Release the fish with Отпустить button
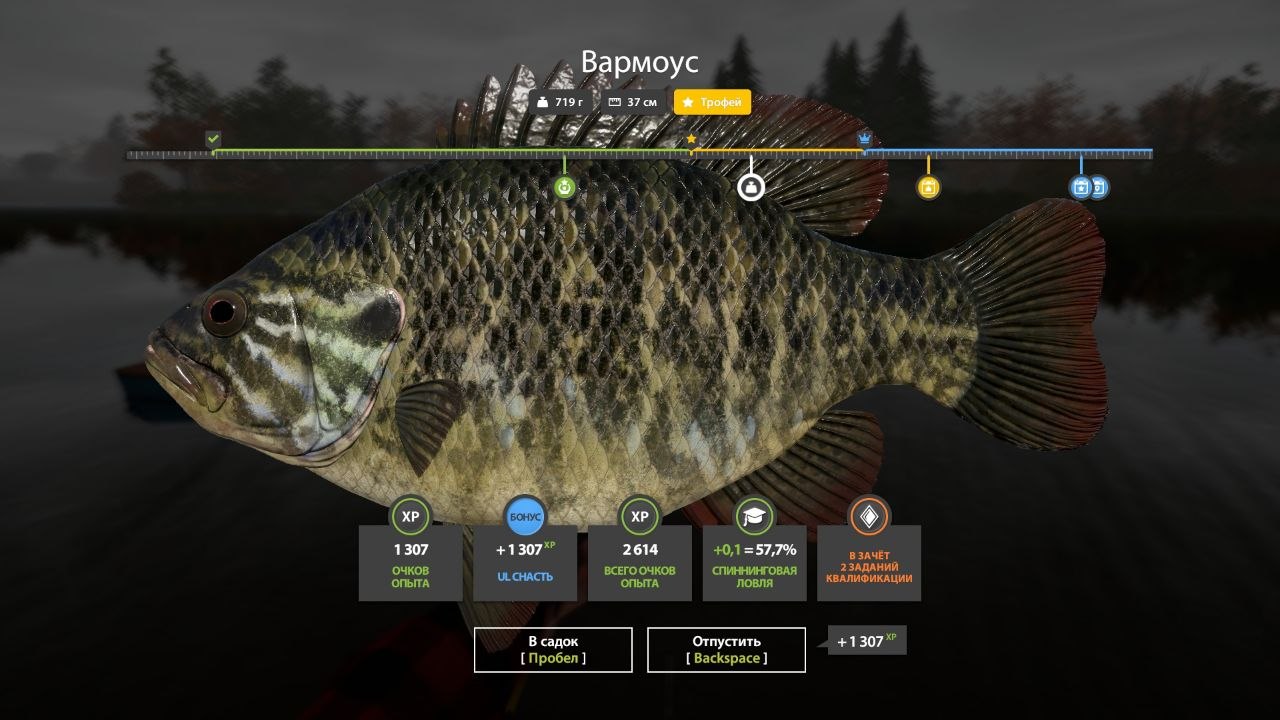 pyautogui.click(x=726, y=649)
